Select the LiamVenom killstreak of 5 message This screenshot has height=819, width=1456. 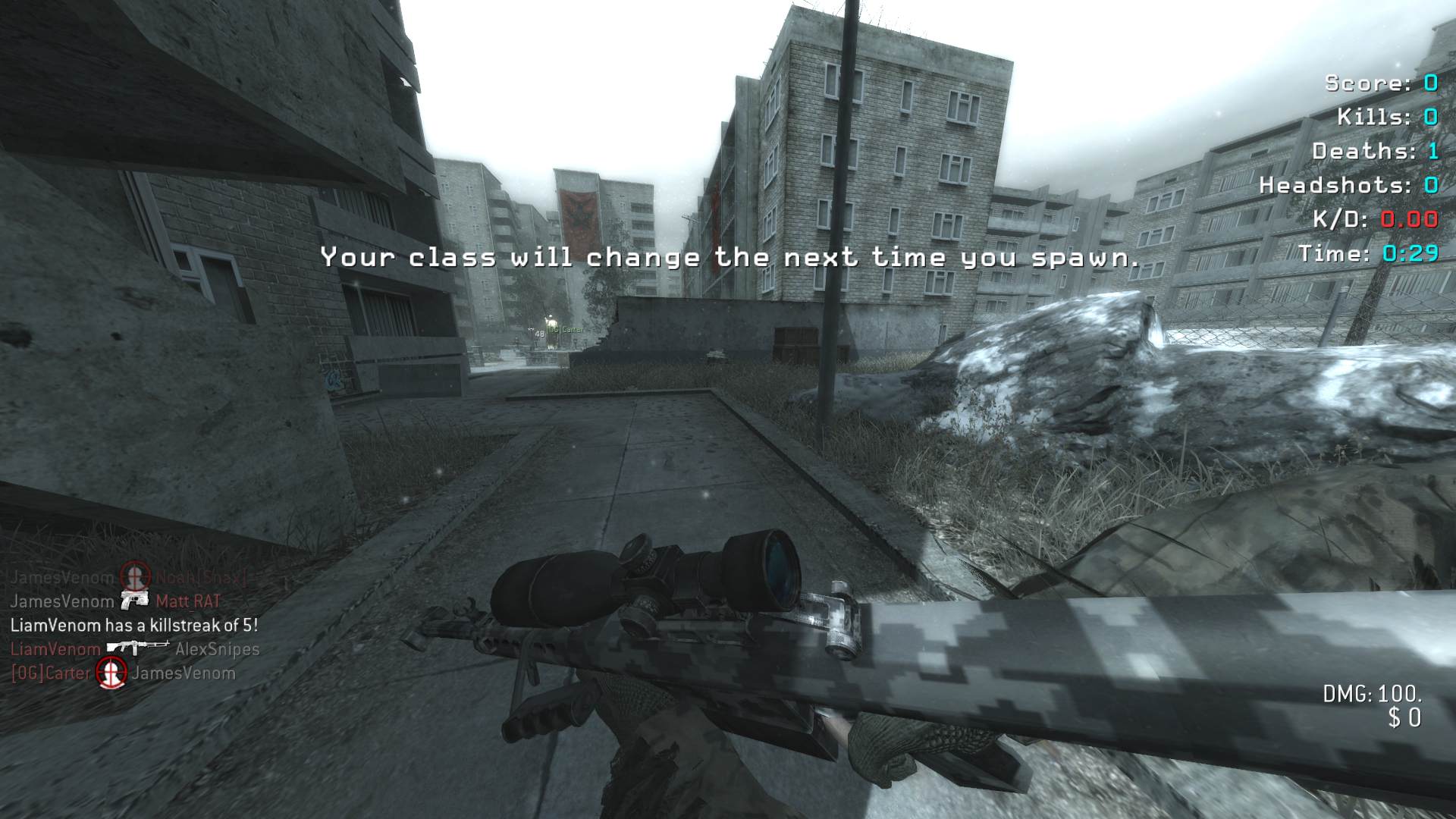(134, 626)
